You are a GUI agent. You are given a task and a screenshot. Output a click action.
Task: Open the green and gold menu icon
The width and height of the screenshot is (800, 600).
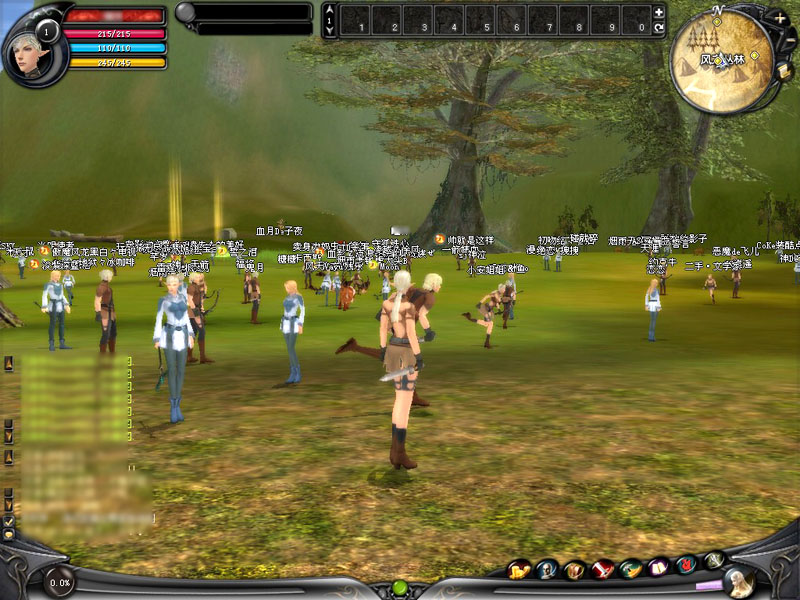click(630, 569)
